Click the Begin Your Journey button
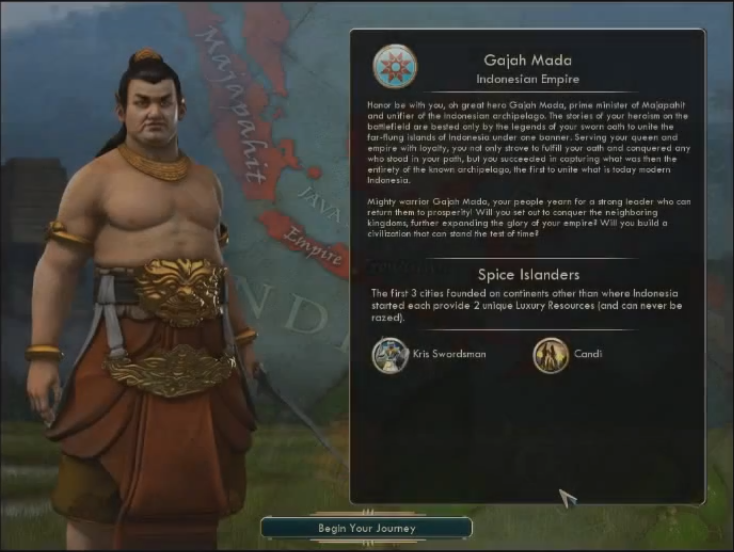The image size is (734, 552). (366, 527)
